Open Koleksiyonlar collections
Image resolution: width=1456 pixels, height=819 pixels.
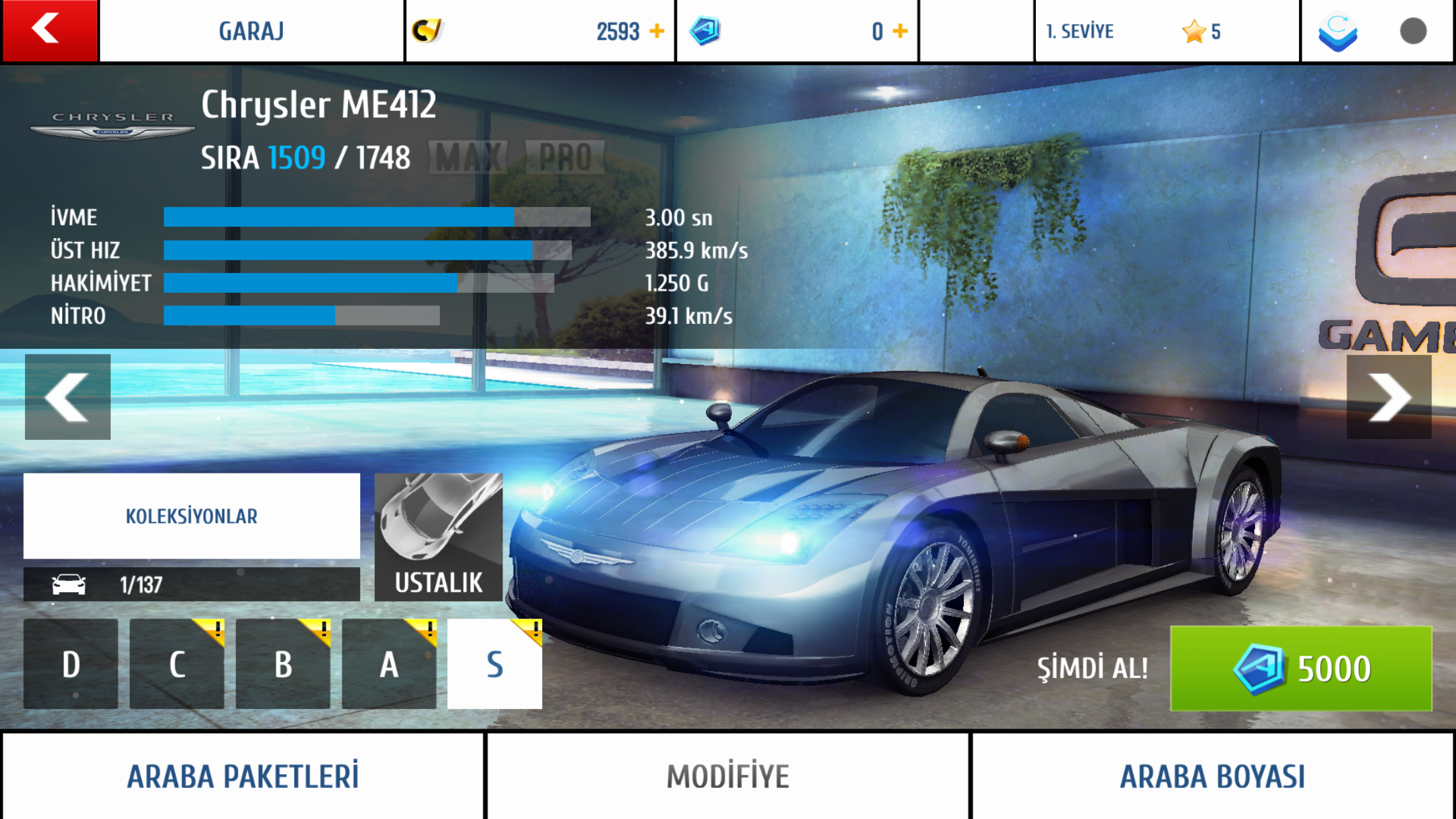[x=191, y=516]
